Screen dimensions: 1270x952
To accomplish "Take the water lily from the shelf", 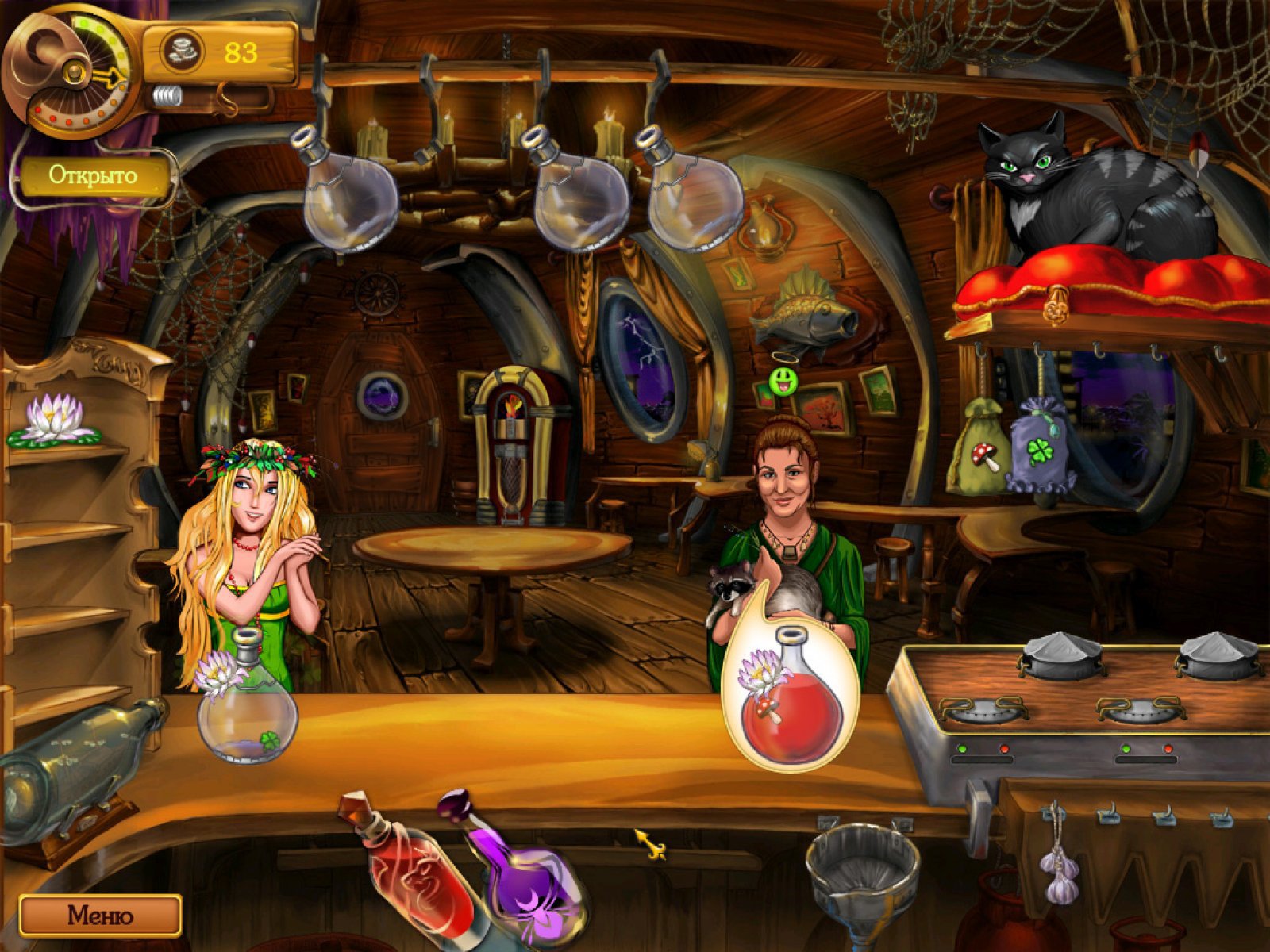I will [55, 419].
